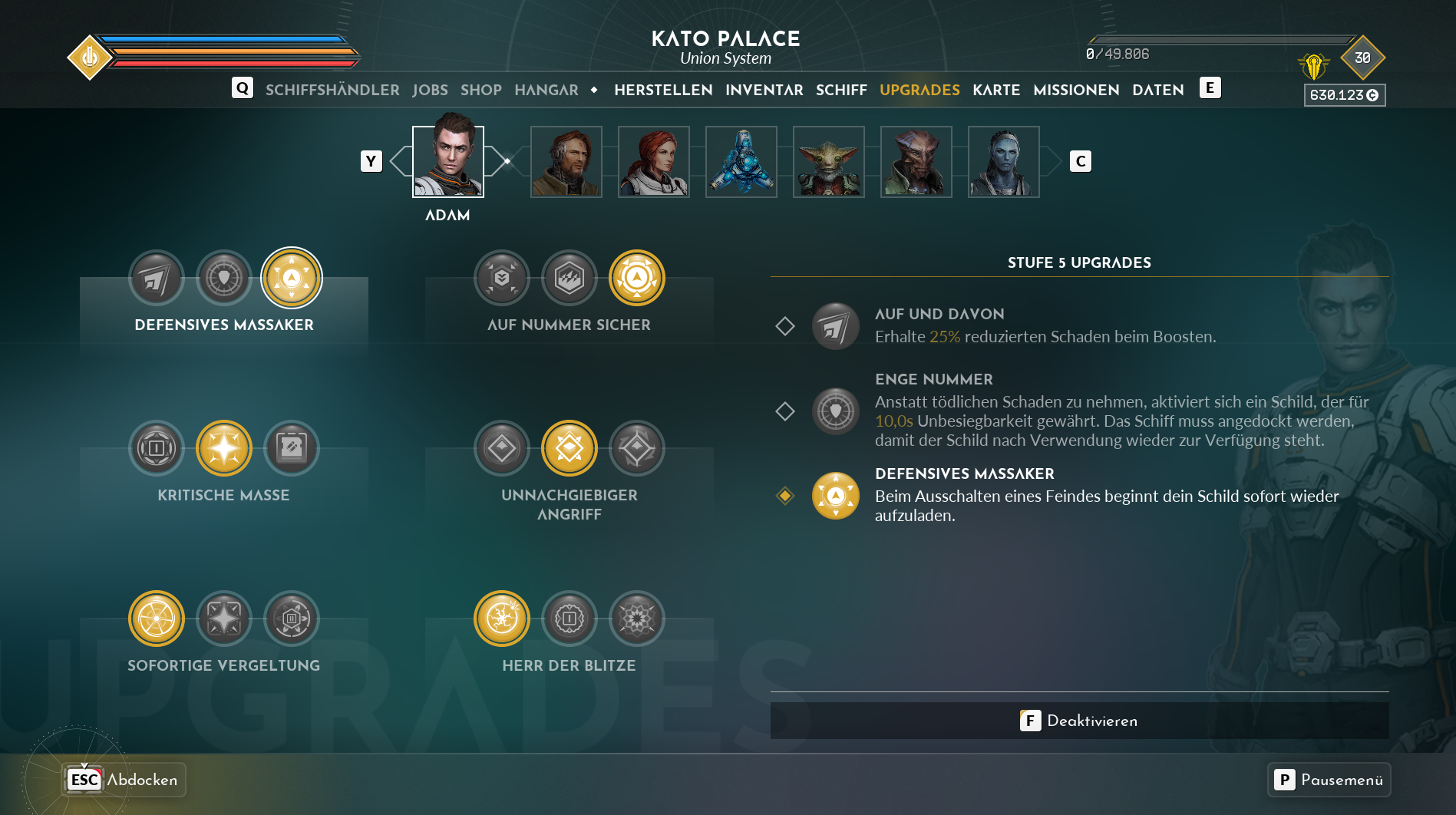
Task: Select the active Kritische Masse upgrade icon
Action: tap(224, 448)
